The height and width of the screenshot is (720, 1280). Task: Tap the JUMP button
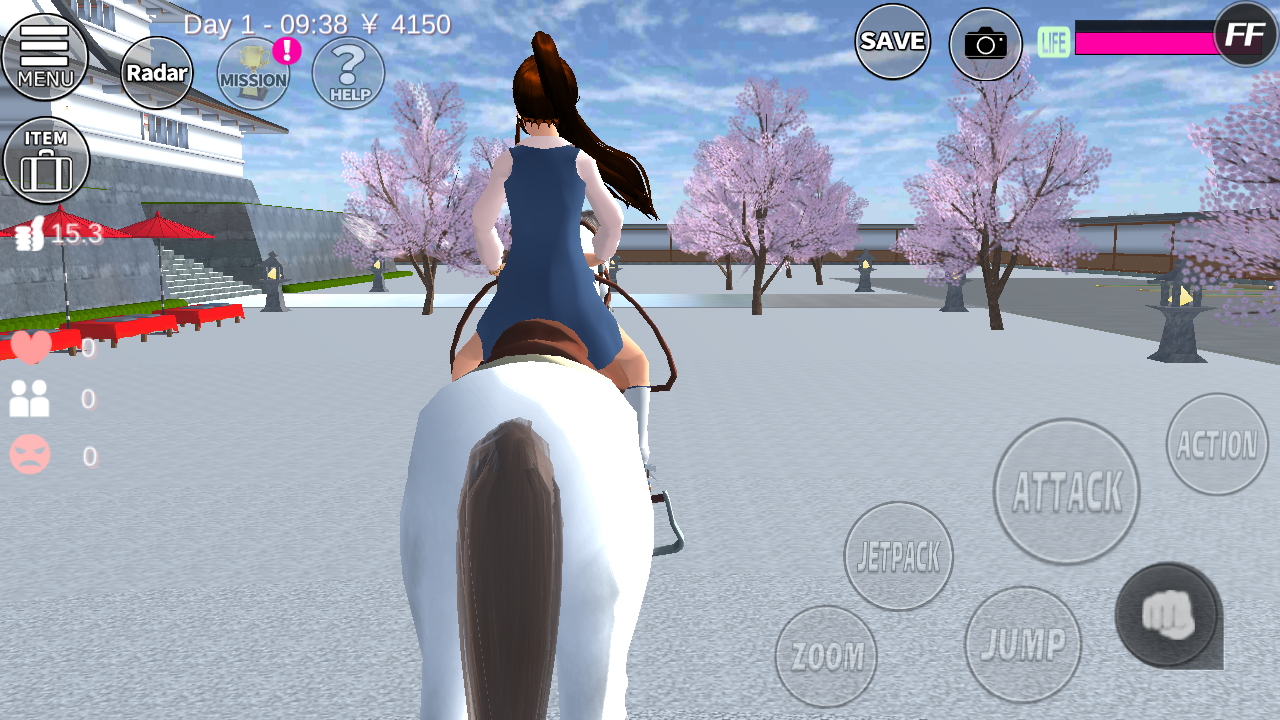[x=1023, y=644]
